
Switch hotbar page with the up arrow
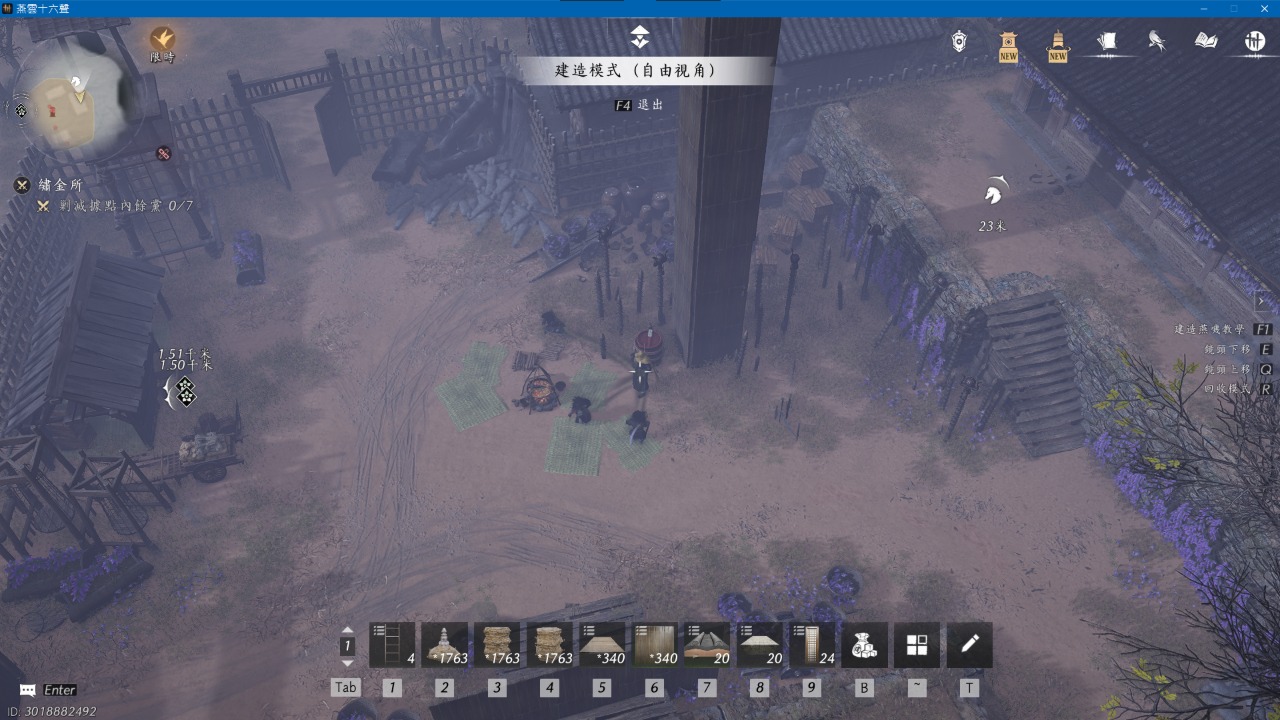coord(347,631)
